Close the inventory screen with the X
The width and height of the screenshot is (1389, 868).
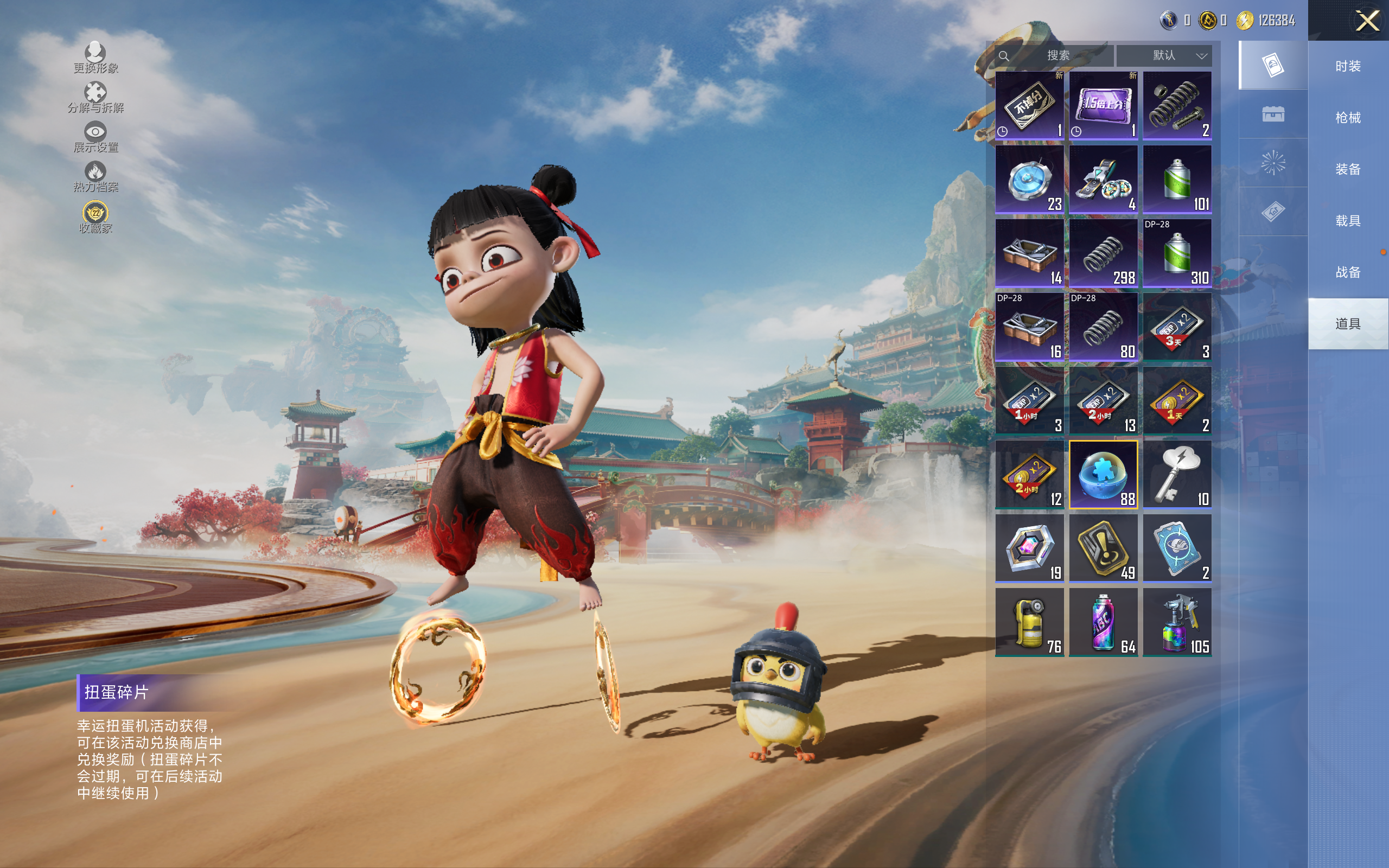pyautogui.click(x=1367, y=21)
